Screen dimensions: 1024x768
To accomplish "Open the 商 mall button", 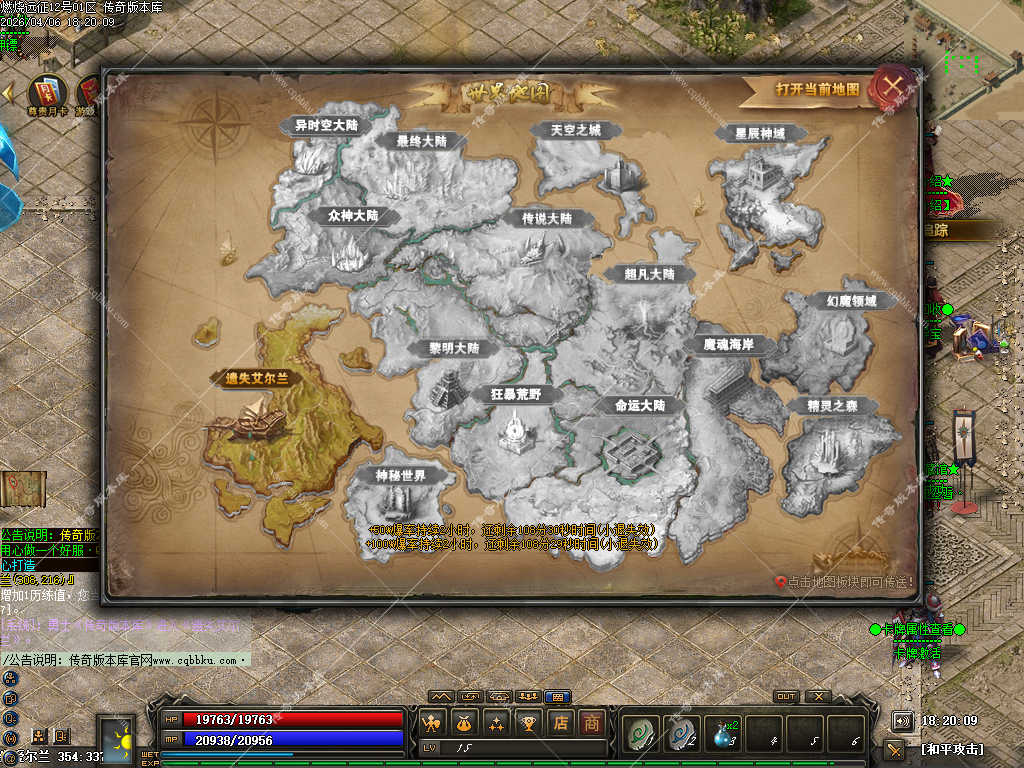I will tap(593, 723).
